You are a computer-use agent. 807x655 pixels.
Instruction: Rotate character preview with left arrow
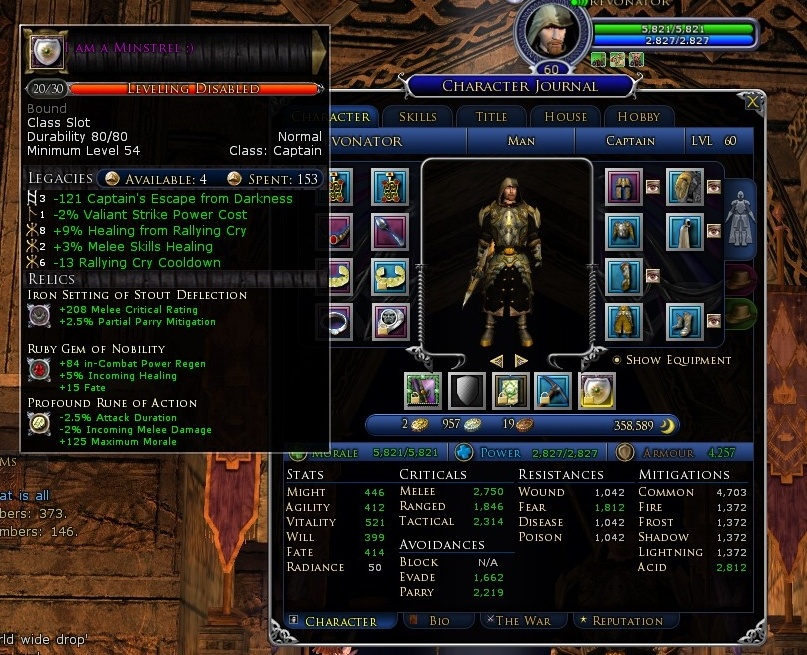pyautogui.click(x=496, y=360)
